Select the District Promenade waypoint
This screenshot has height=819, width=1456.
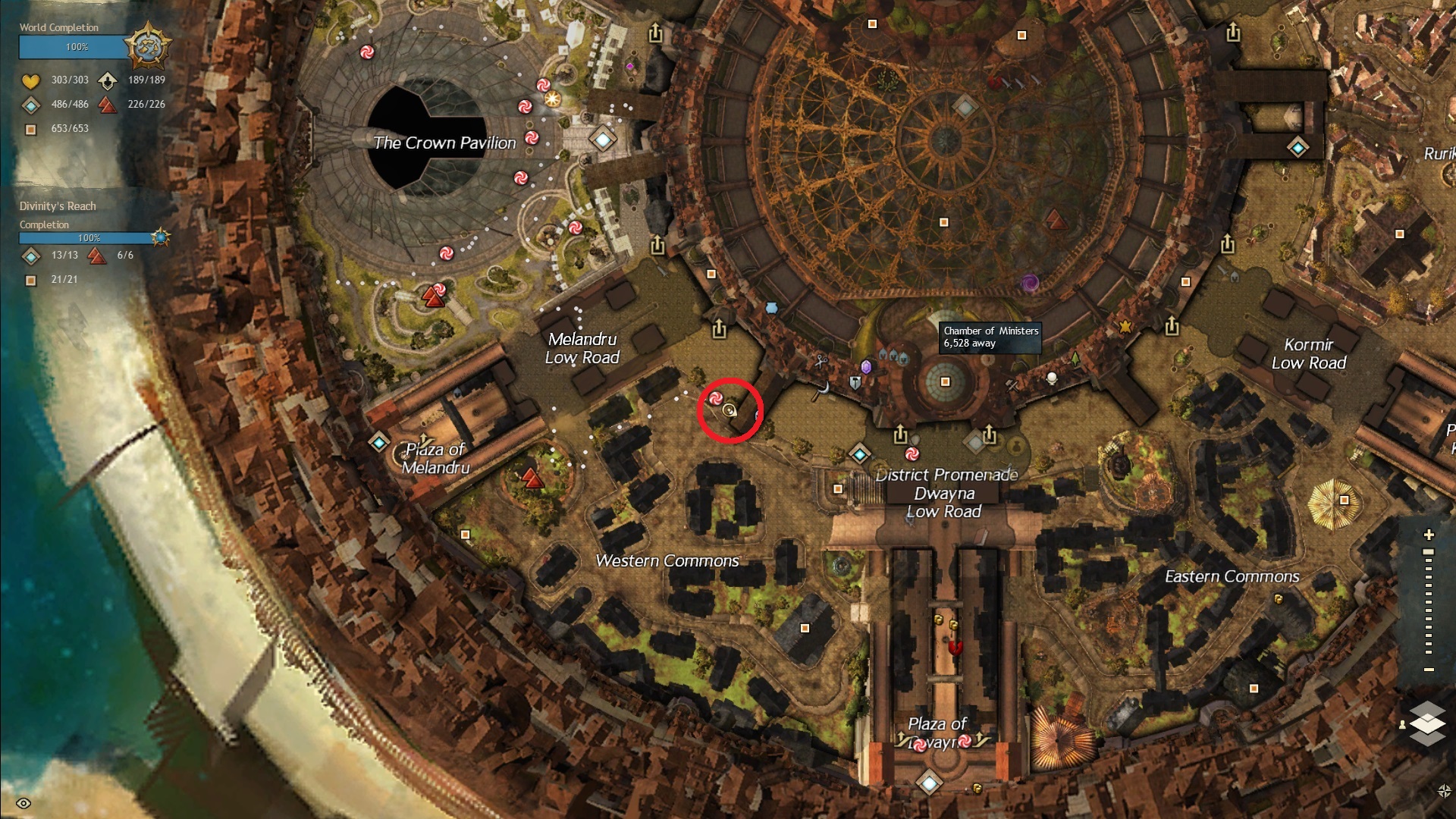tap(859, 454)
